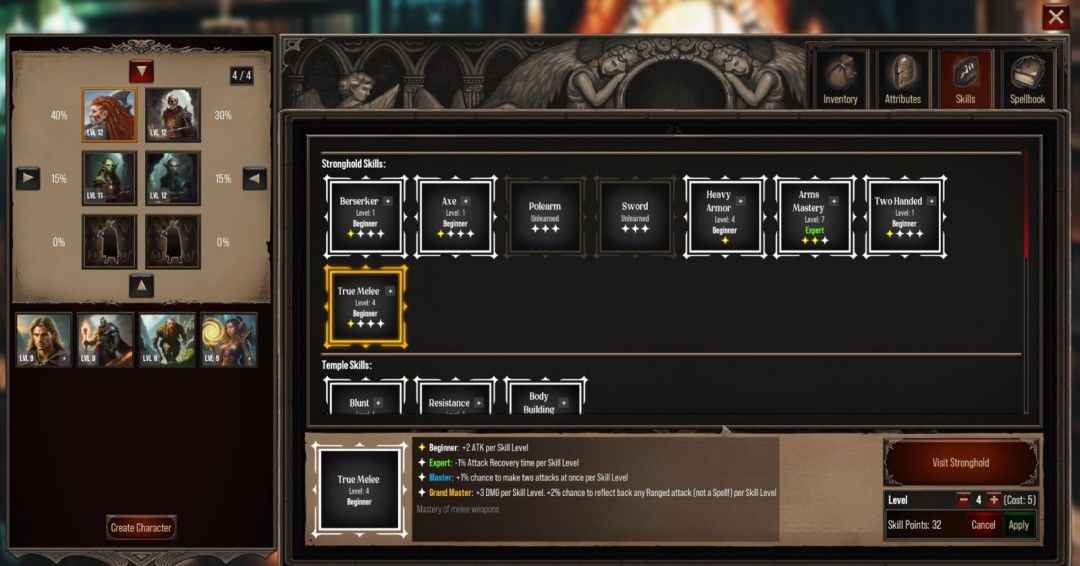Select the red-haired level 12 party member

tap(109, 115)
